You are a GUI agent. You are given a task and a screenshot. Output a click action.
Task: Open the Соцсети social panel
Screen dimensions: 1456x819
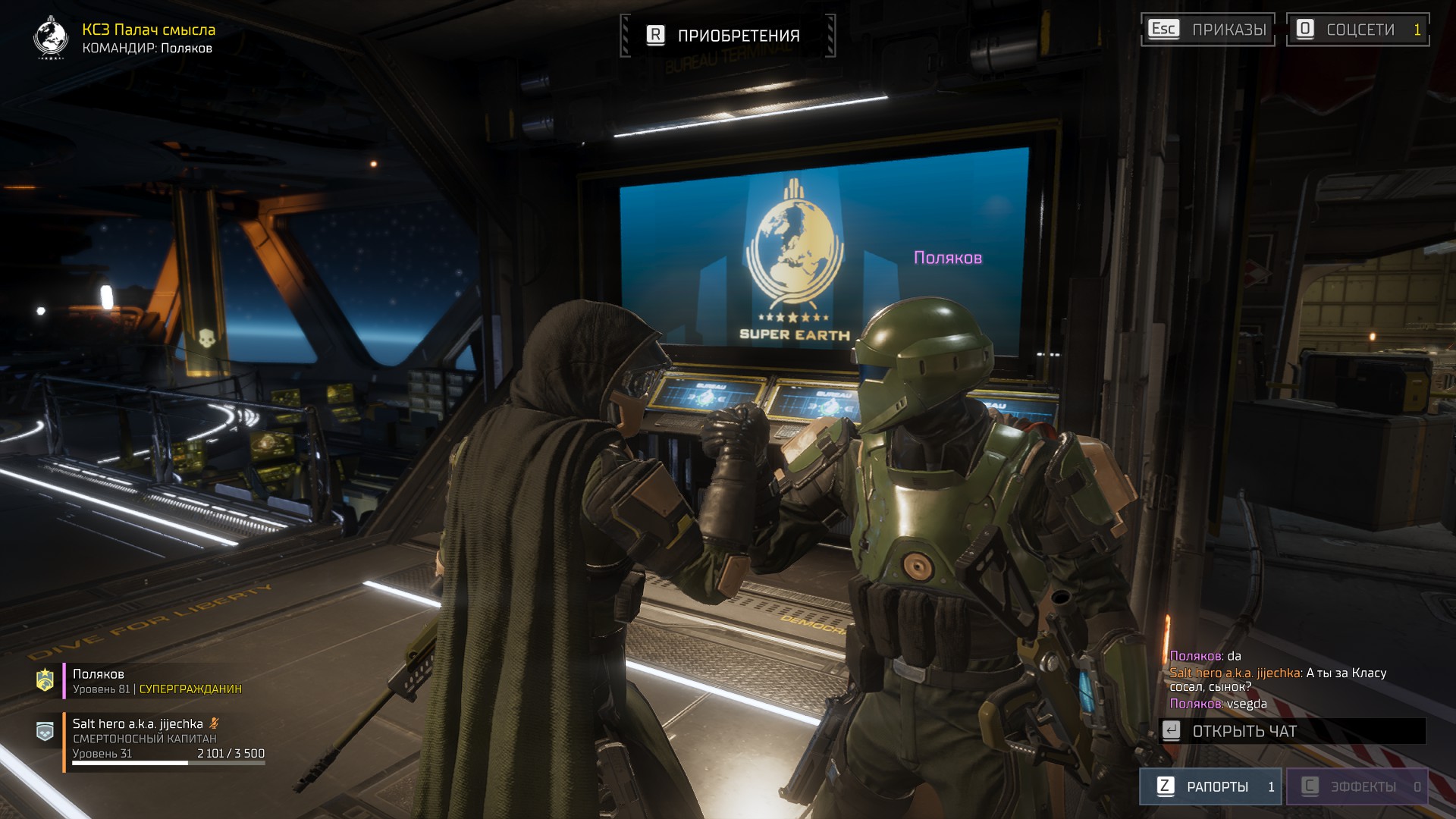(x=1357, y=30)
